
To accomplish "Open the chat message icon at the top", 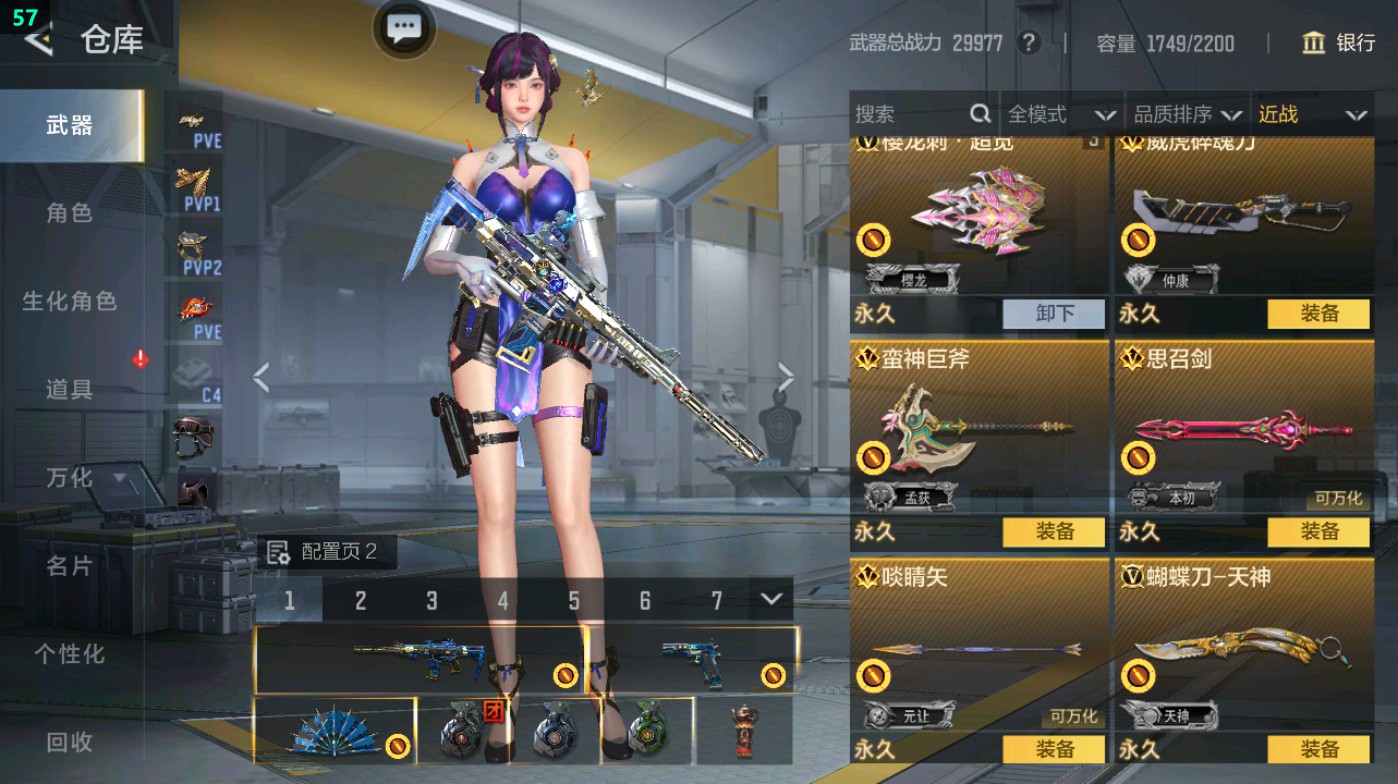I will (x=402, y=29).
